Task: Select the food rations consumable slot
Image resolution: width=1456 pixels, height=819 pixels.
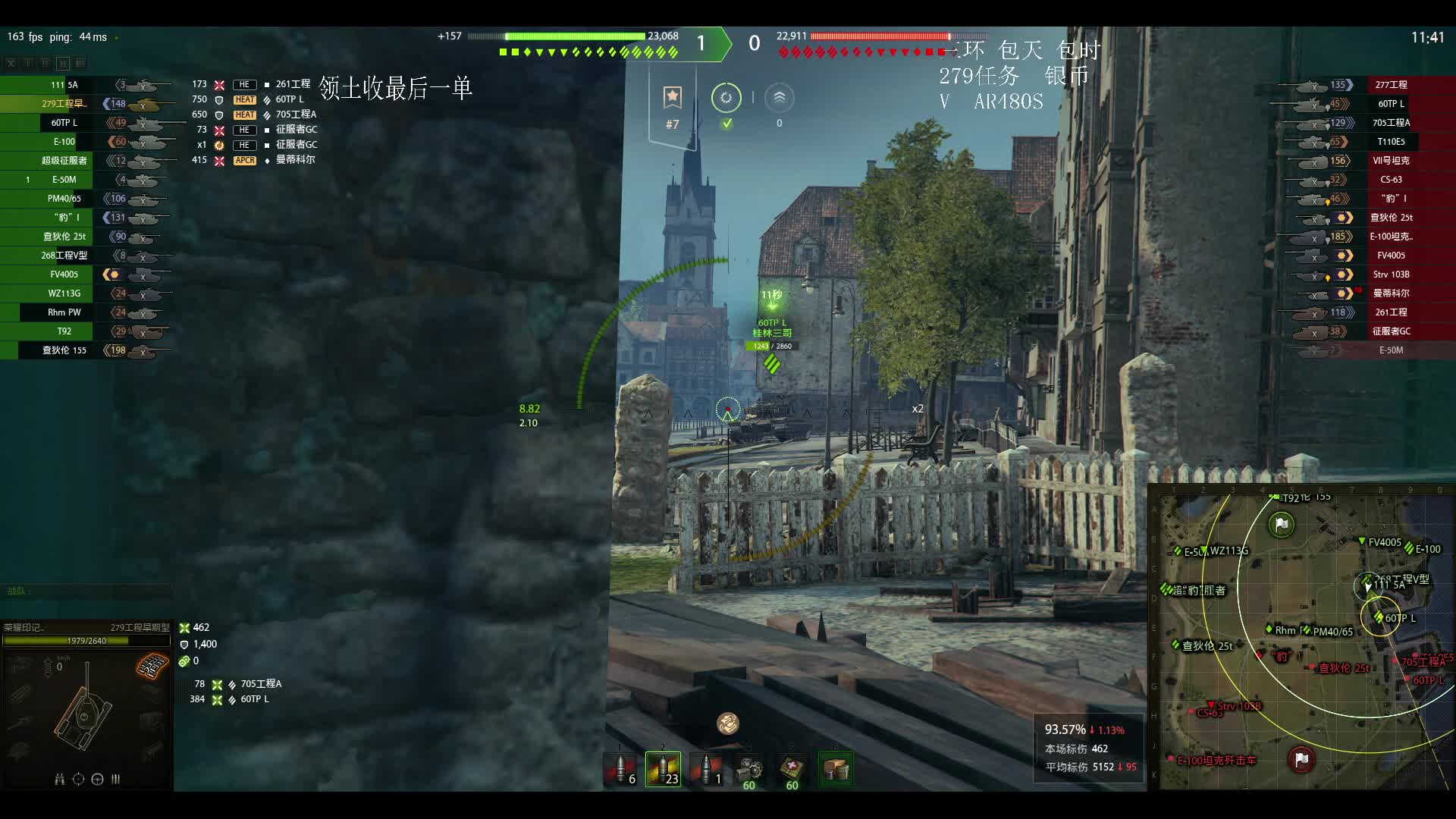Action: 836,769
